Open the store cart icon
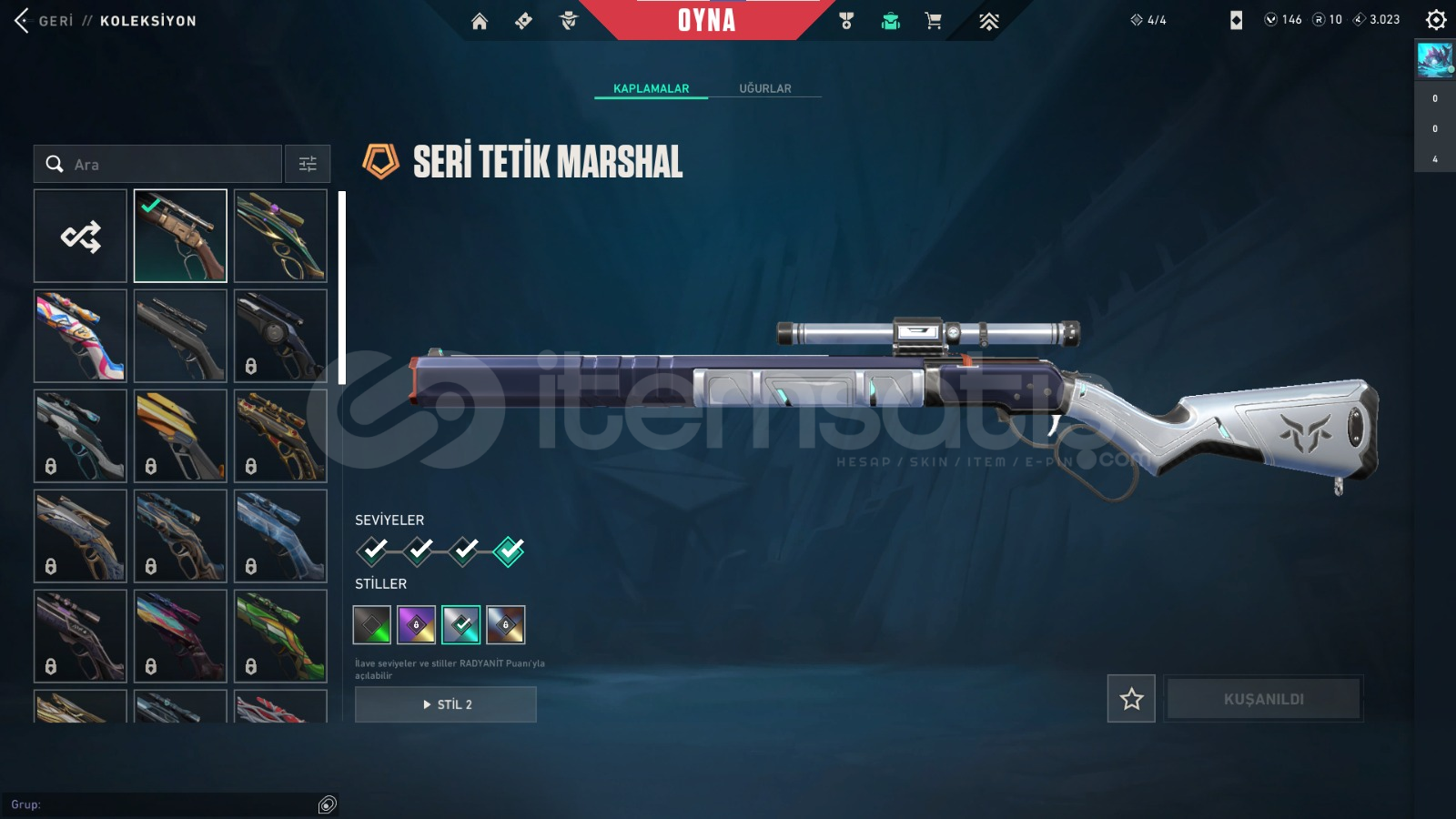This screenshot has width=1456, height=819. point(933,21)
